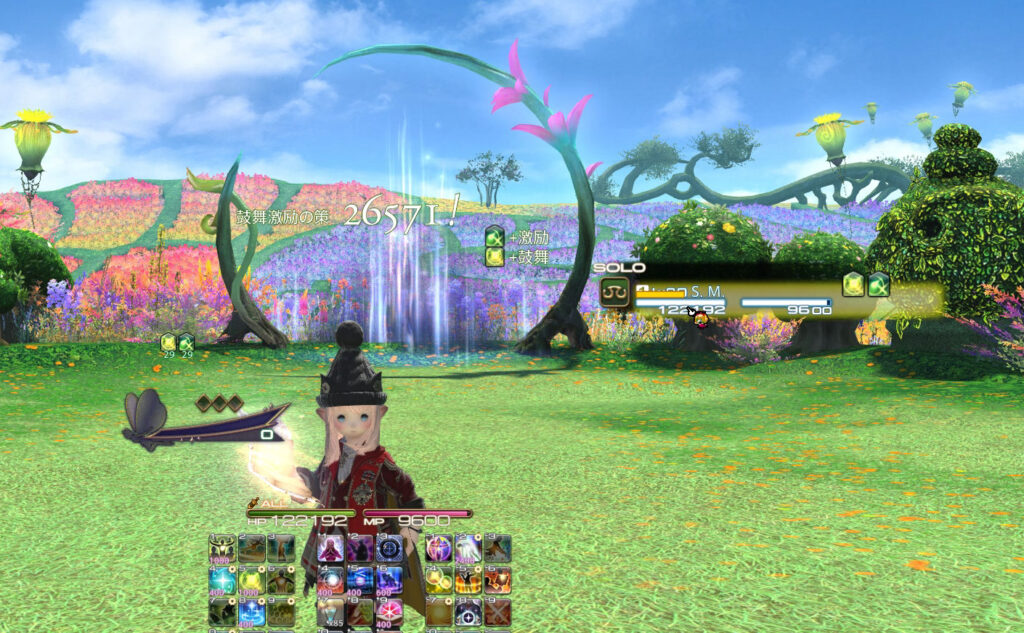
Task: Use the white hand ability icon
Action: click(x=468, y=548)
